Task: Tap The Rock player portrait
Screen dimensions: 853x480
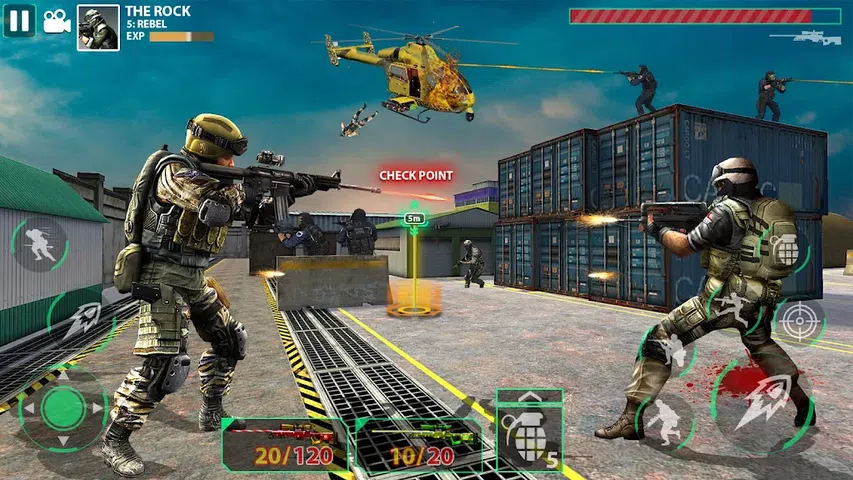Action: coord(98,28)
